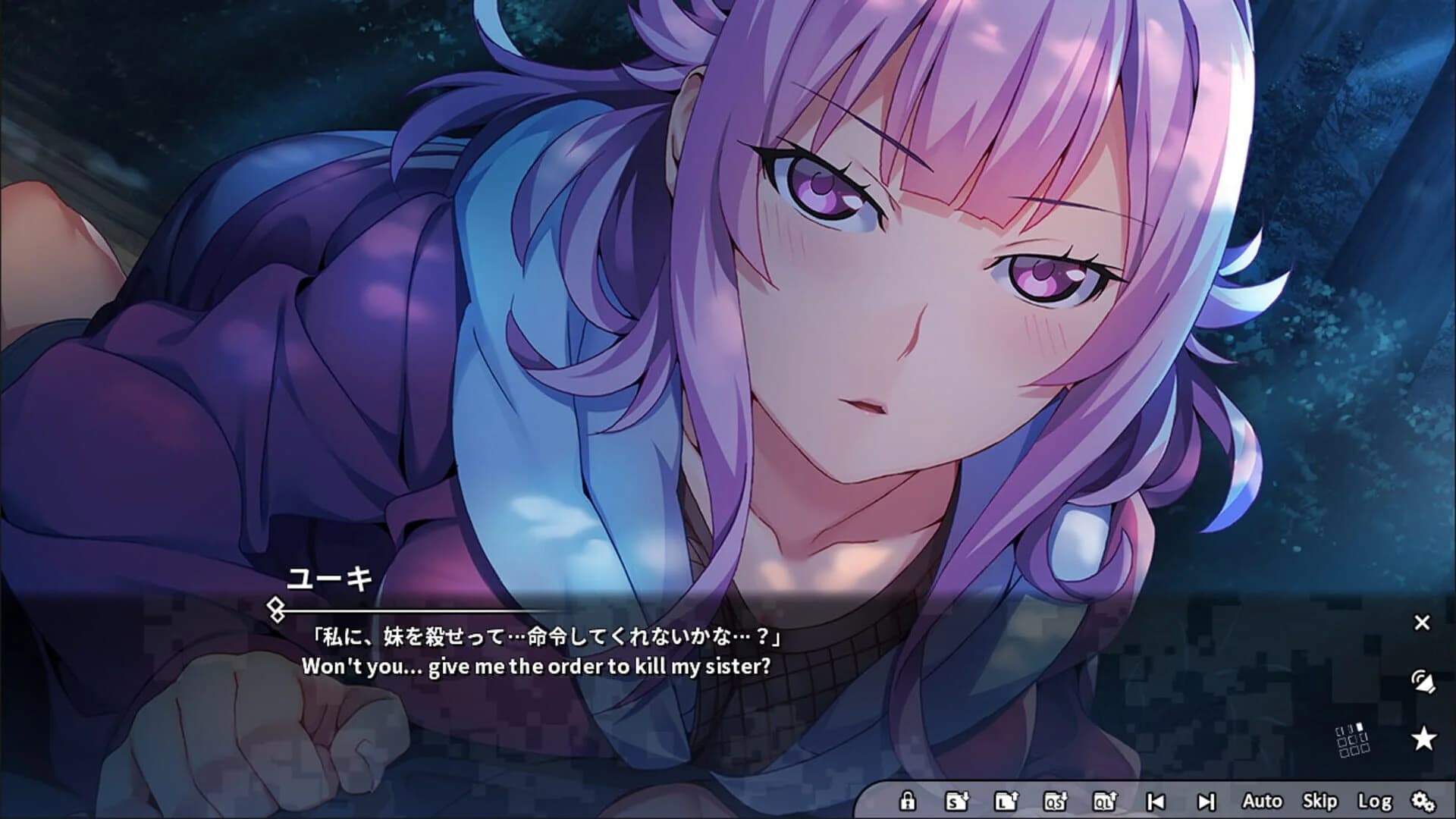Bookmark this scene with the star icon
Image resolution: width=1456 pixels, height=819 pixels.
coord(1423,738)
